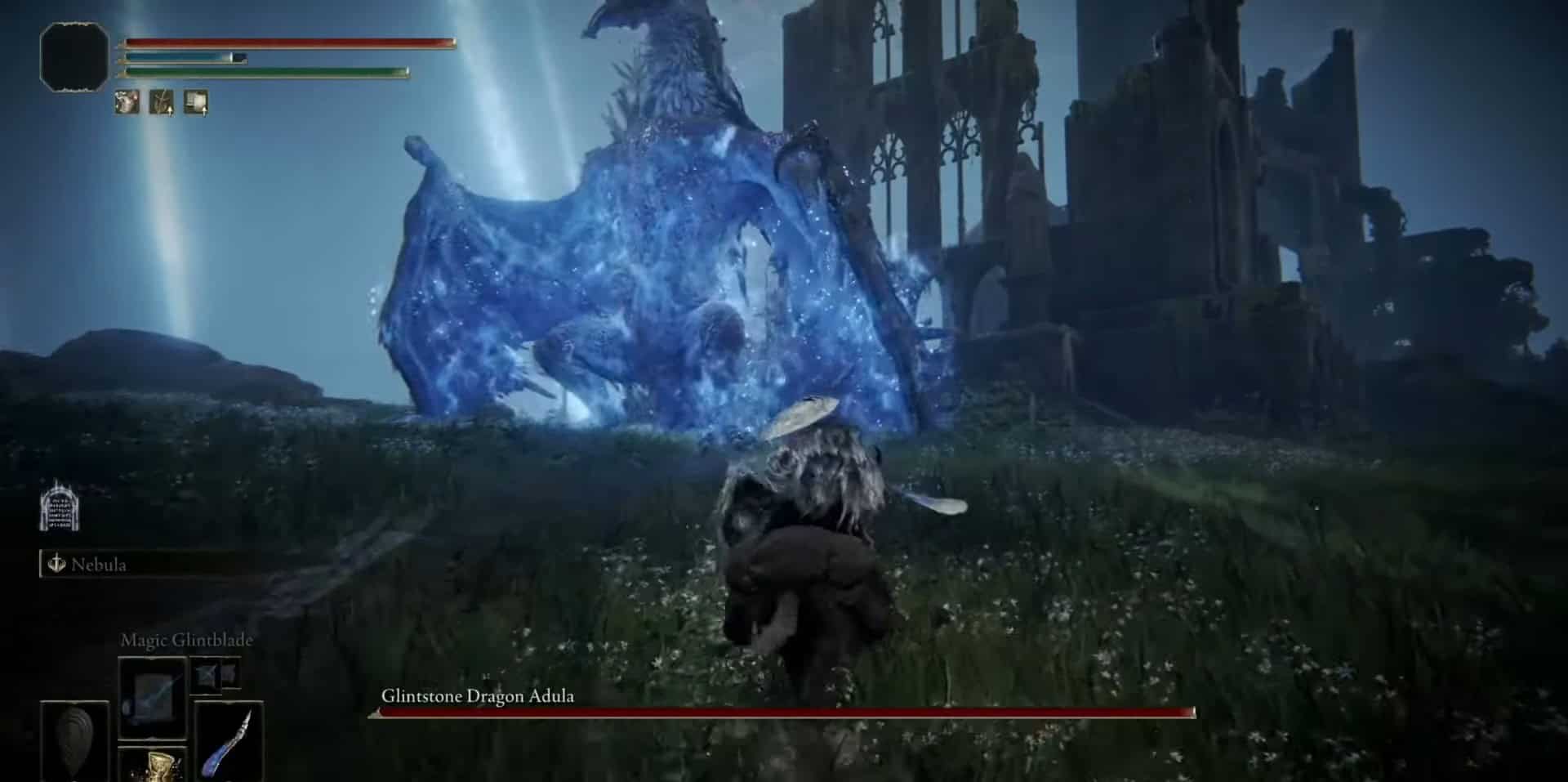Click the first buff status icon
Screen dimensions: 1568x782
coord(127,102)
